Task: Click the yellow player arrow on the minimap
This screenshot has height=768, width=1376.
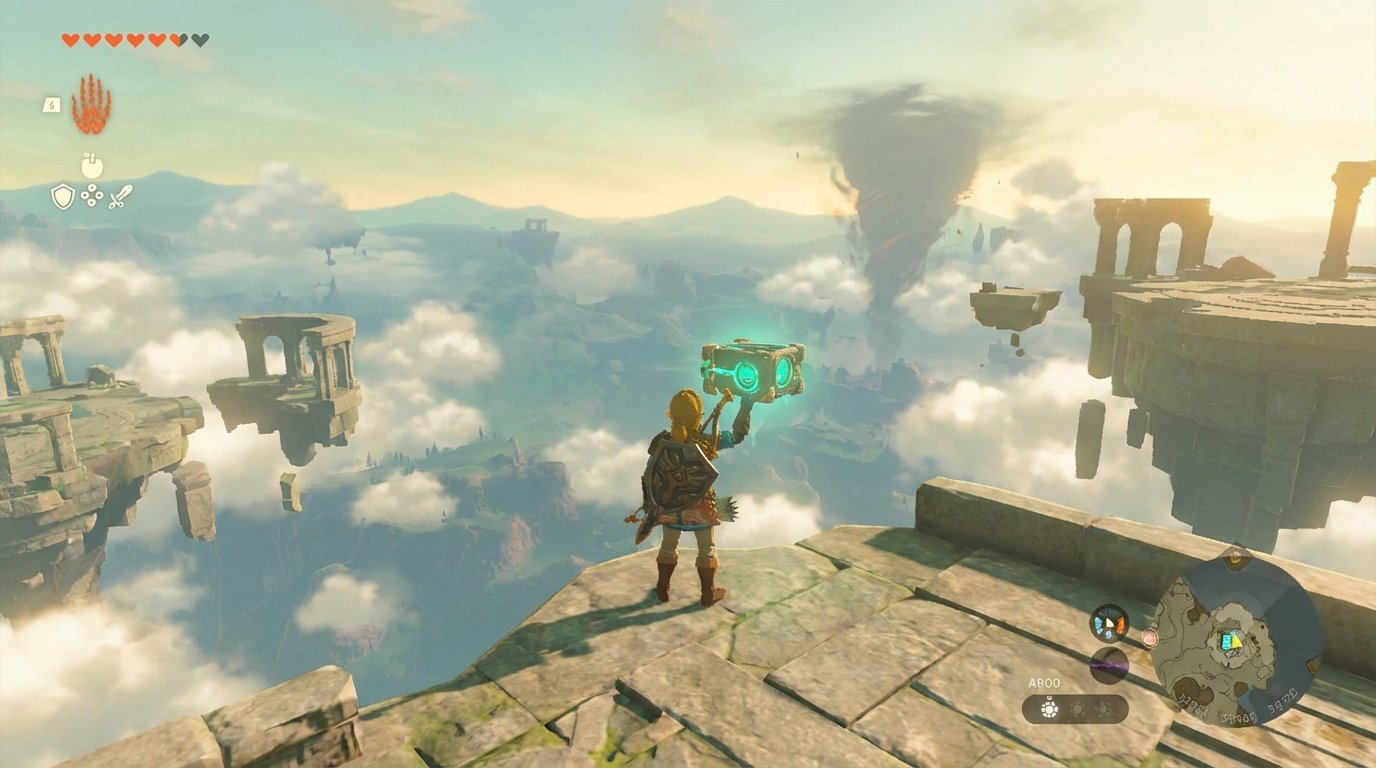Action: pyautogui.click(x=1236, y=641)
